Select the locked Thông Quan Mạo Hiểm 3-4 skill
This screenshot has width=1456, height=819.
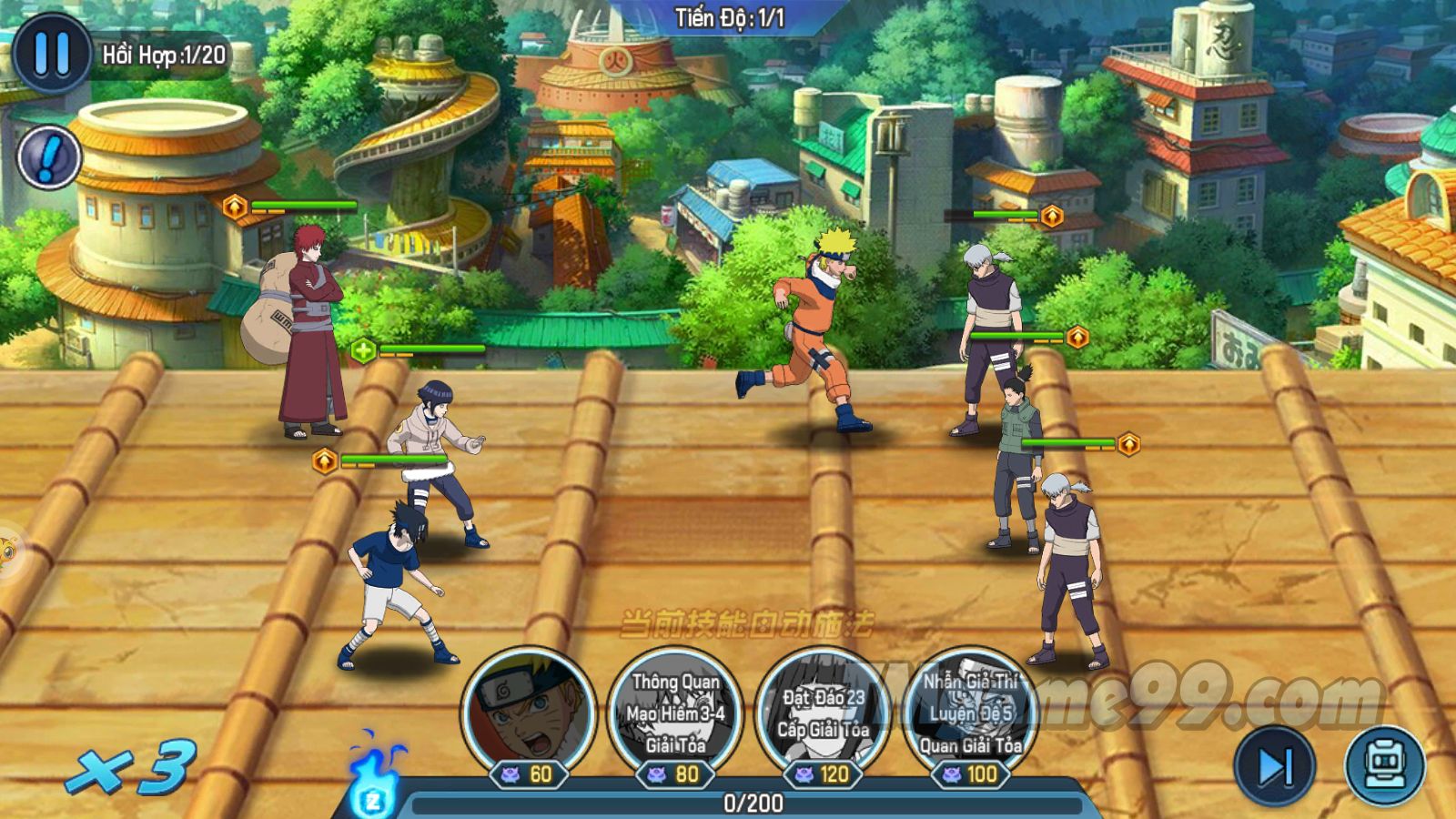point(675,710)
